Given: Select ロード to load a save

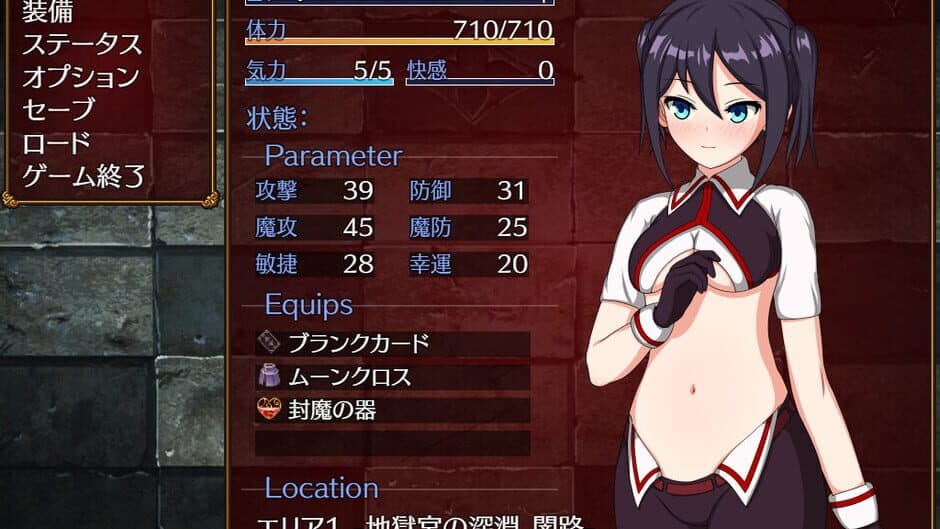Looking at the screenshot, I should (x=56, y=143).
